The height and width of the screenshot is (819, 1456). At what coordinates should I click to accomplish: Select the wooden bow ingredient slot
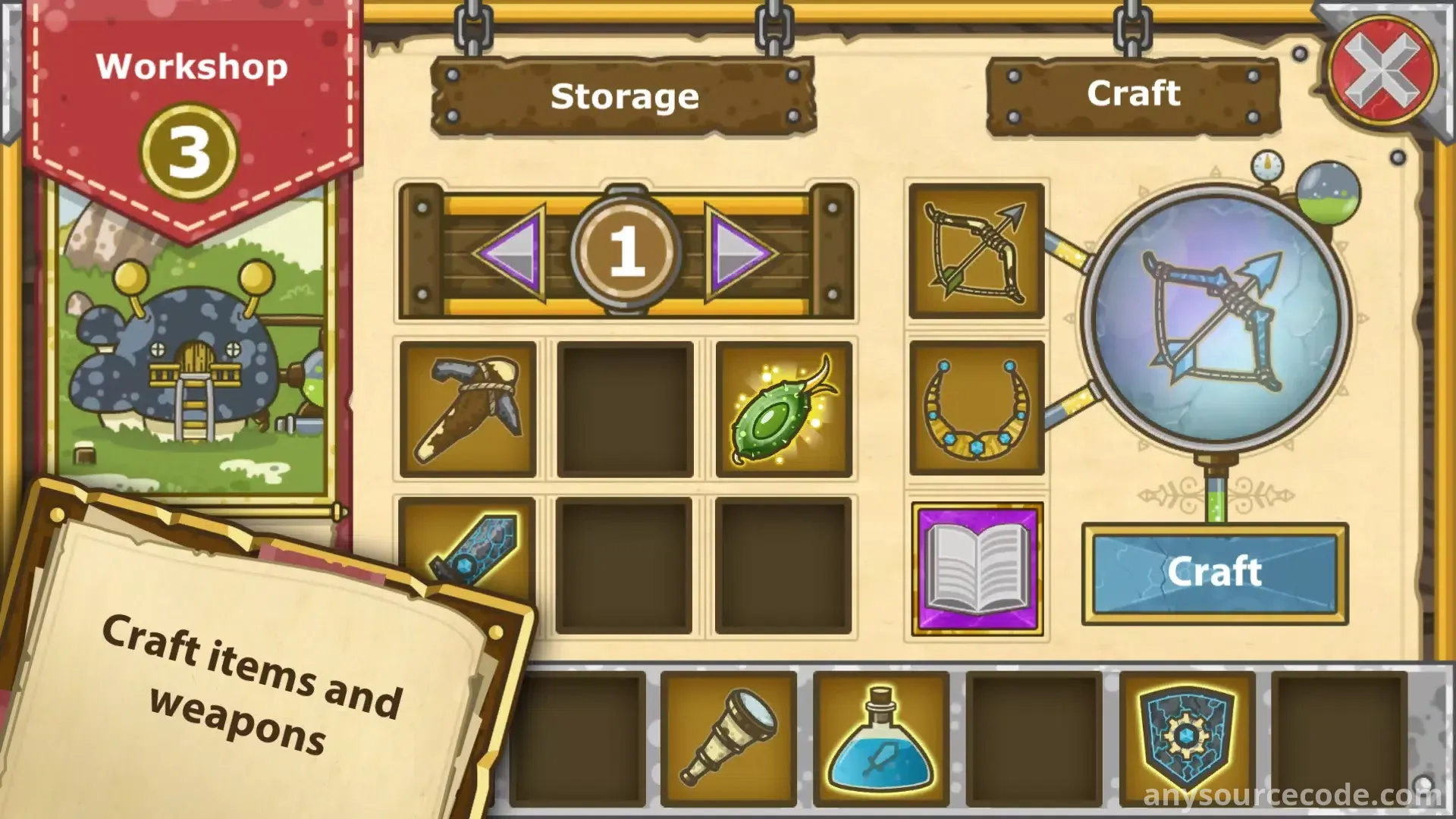coord(977,251)
